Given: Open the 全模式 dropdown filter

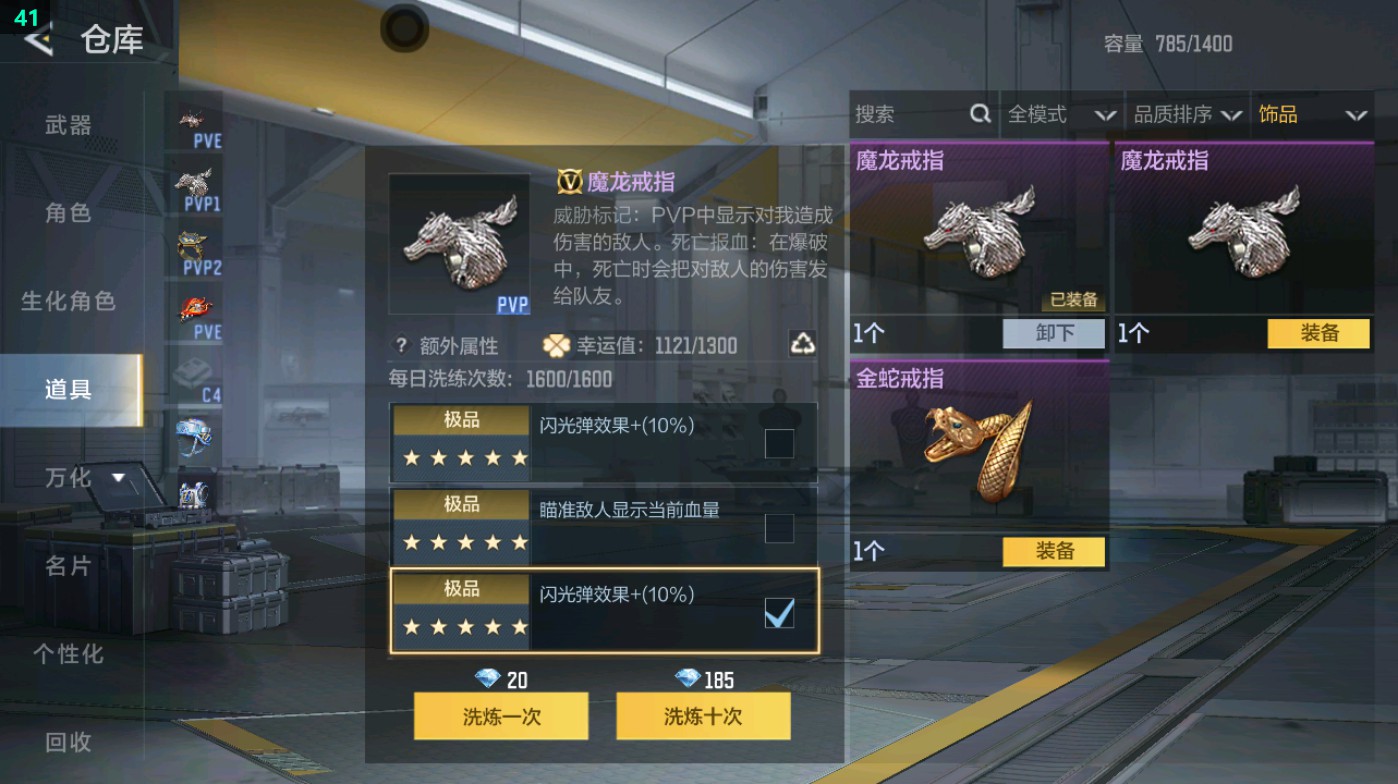Looking at the screenshot, I should click(x=1060, y=115).
